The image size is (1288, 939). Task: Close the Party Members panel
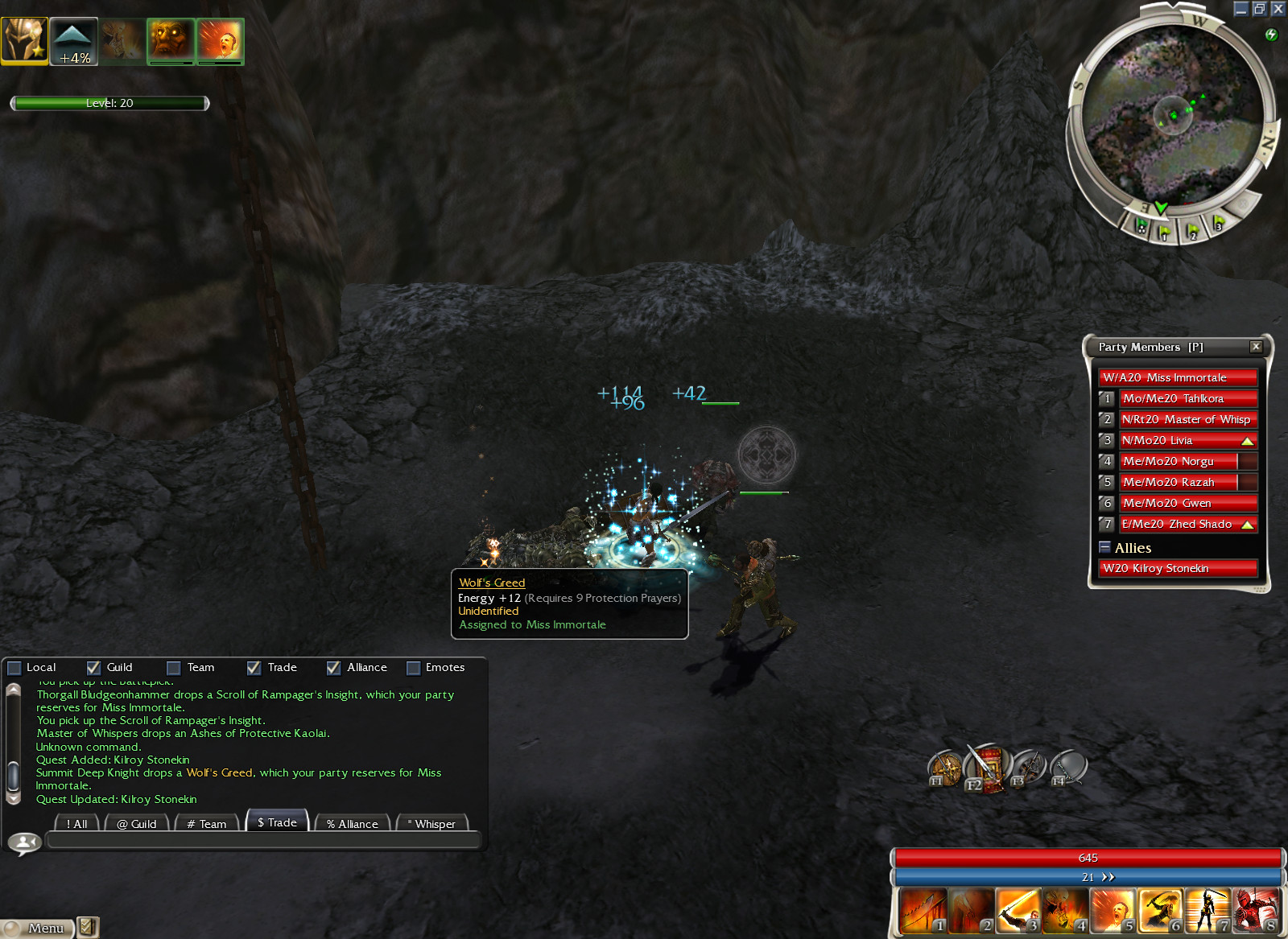1256,347
